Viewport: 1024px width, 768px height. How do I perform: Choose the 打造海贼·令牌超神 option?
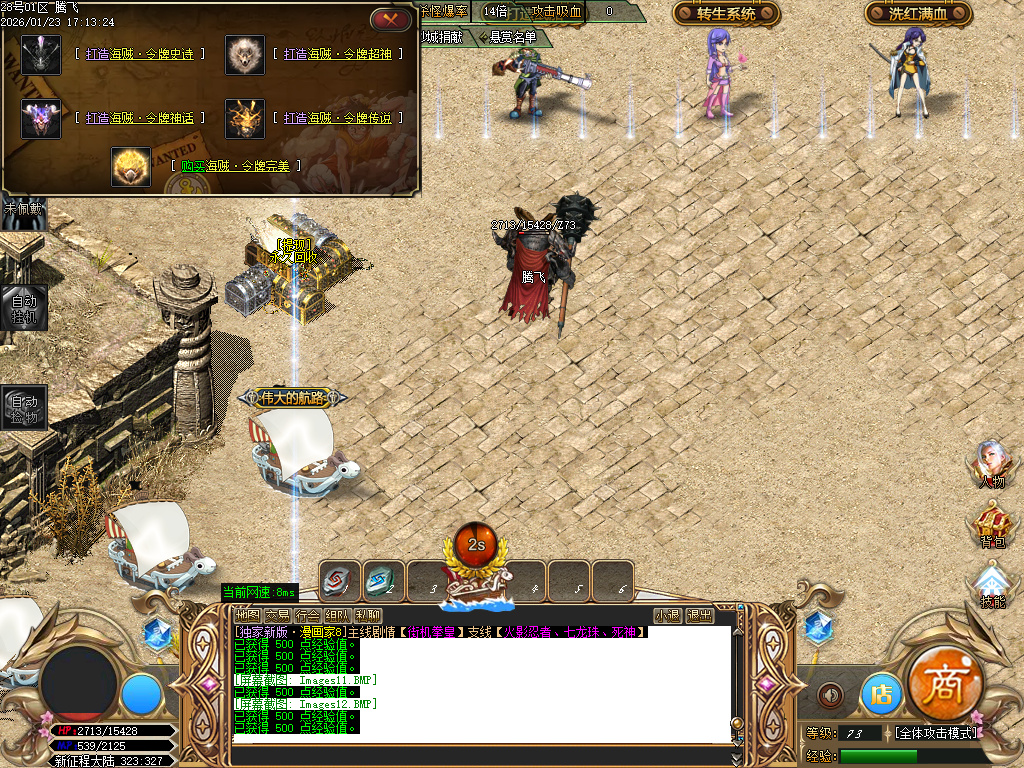click(x=337, y=54)
